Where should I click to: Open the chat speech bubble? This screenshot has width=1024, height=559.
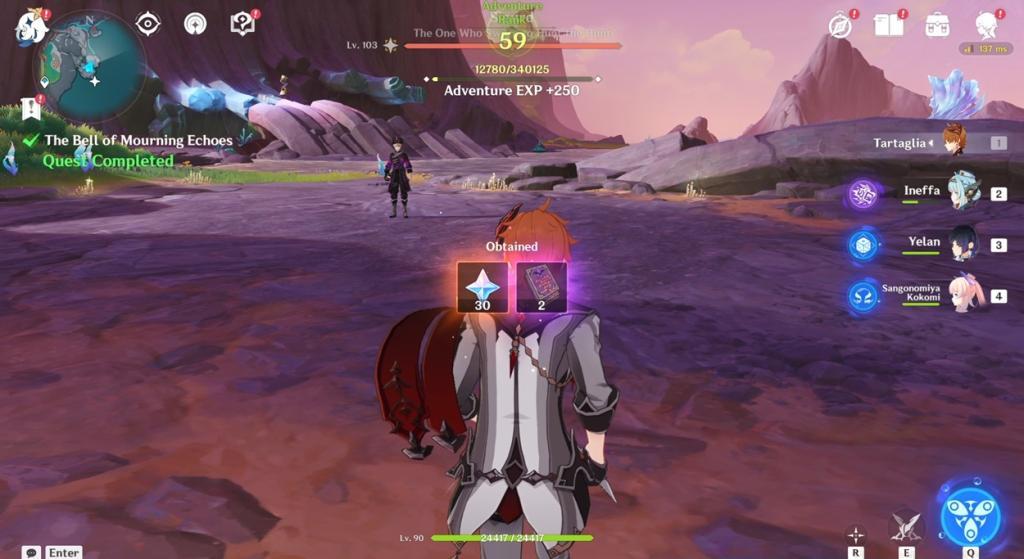[x=32, y=552]
